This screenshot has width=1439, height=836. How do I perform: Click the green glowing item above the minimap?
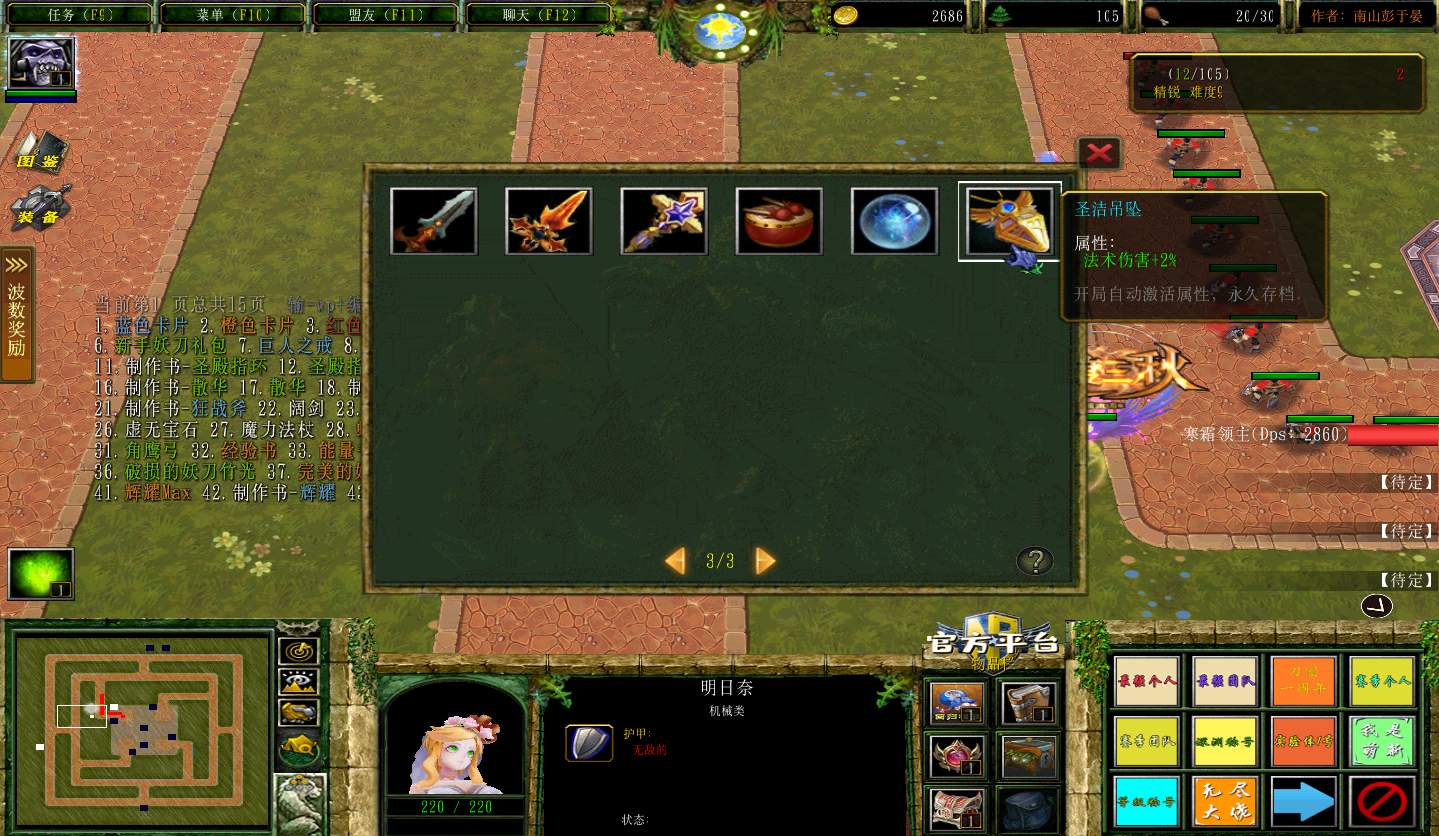[41, 573]
